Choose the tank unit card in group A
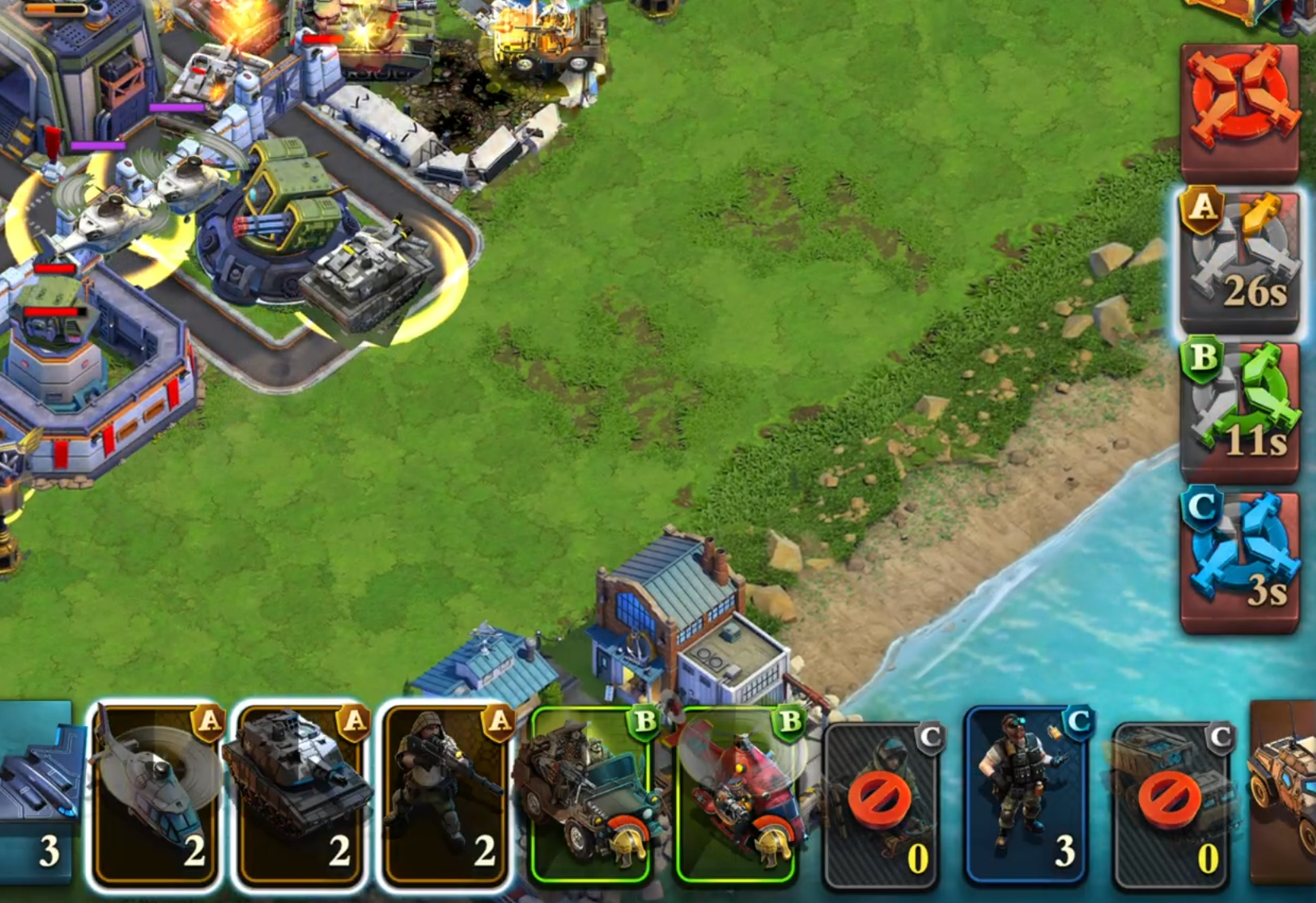The height and width of the screenshot is (903, 1316). [299, 795]
